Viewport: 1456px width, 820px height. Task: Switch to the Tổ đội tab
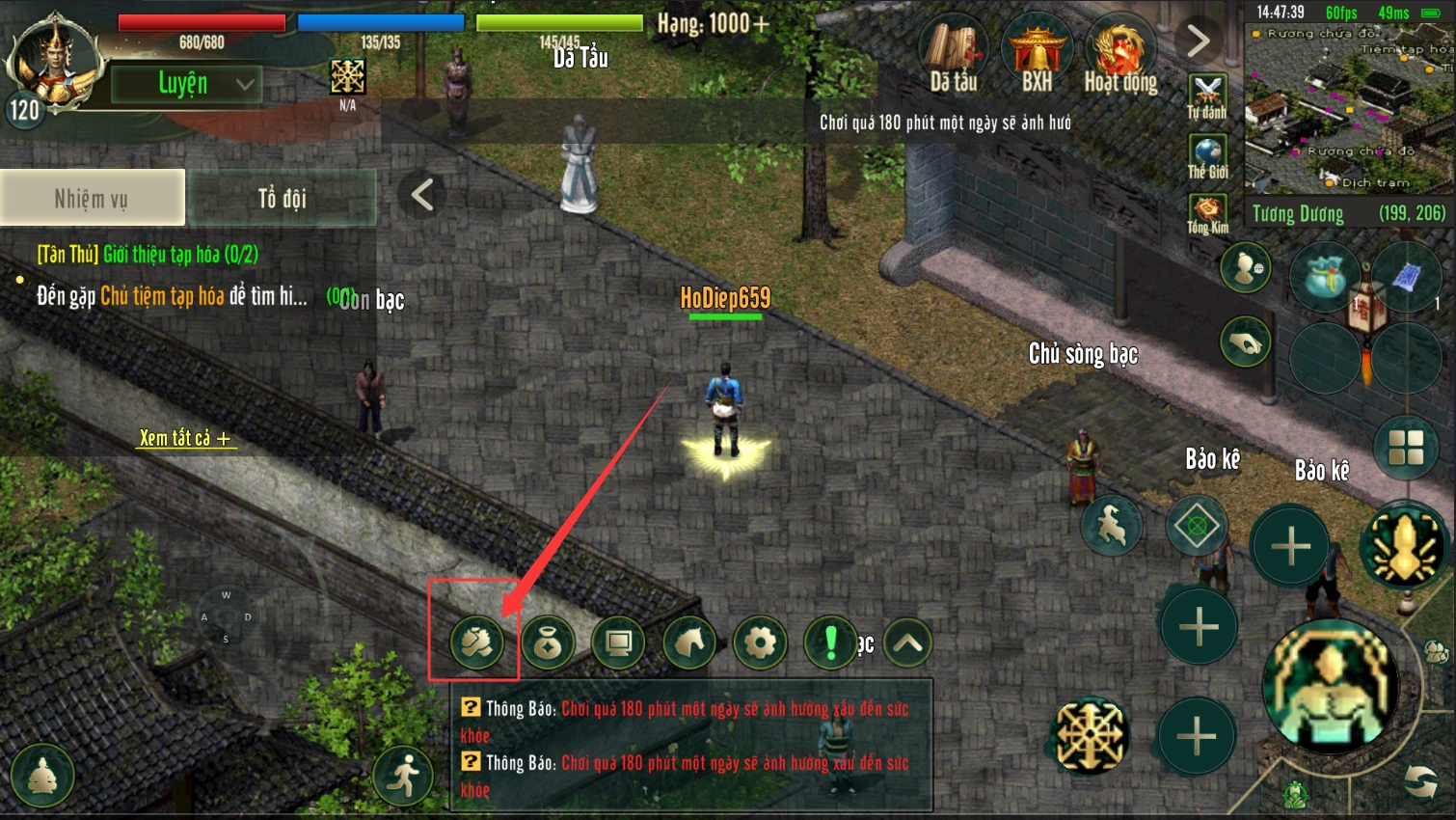pyautogui.click(x=282, y=198)
